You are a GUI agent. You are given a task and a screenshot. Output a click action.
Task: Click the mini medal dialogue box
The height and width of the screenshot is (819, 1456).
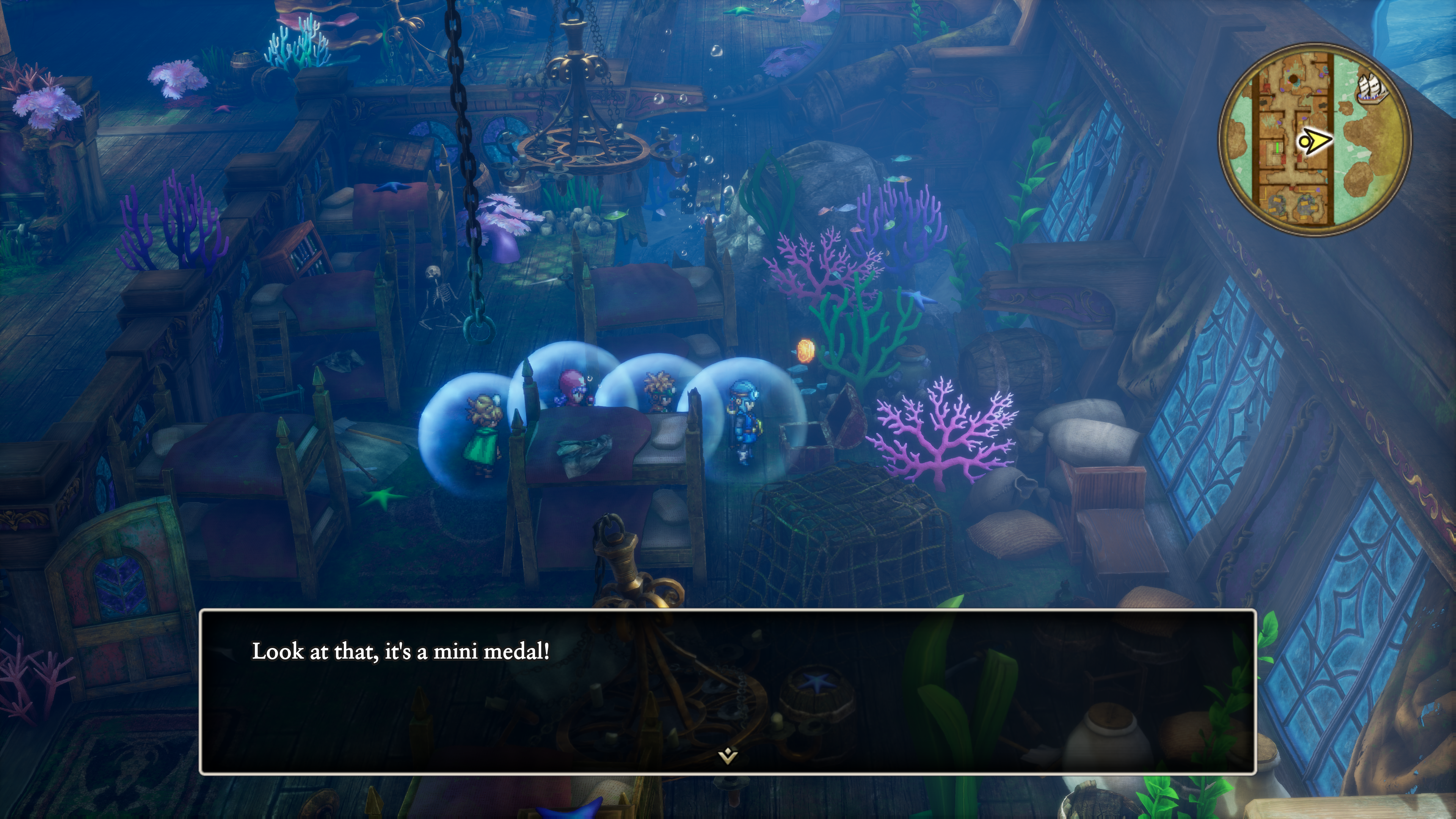728,692
